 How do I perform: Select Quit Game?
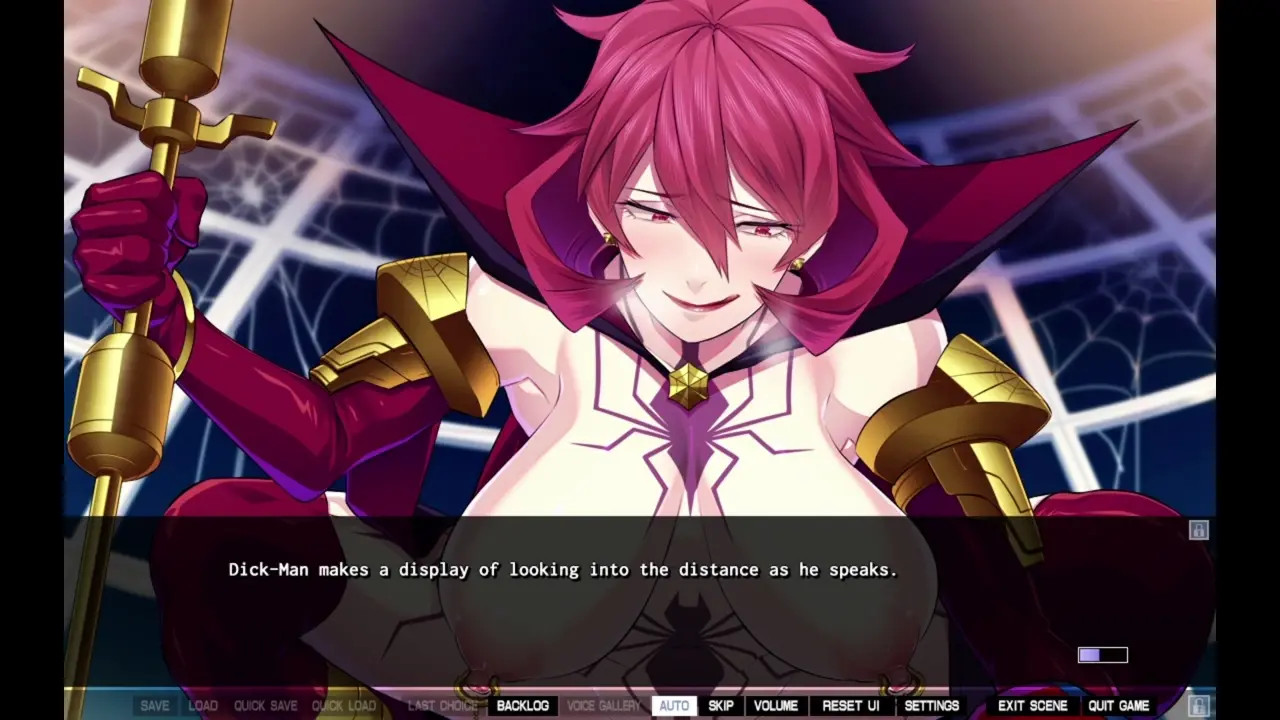[1118, 706]
